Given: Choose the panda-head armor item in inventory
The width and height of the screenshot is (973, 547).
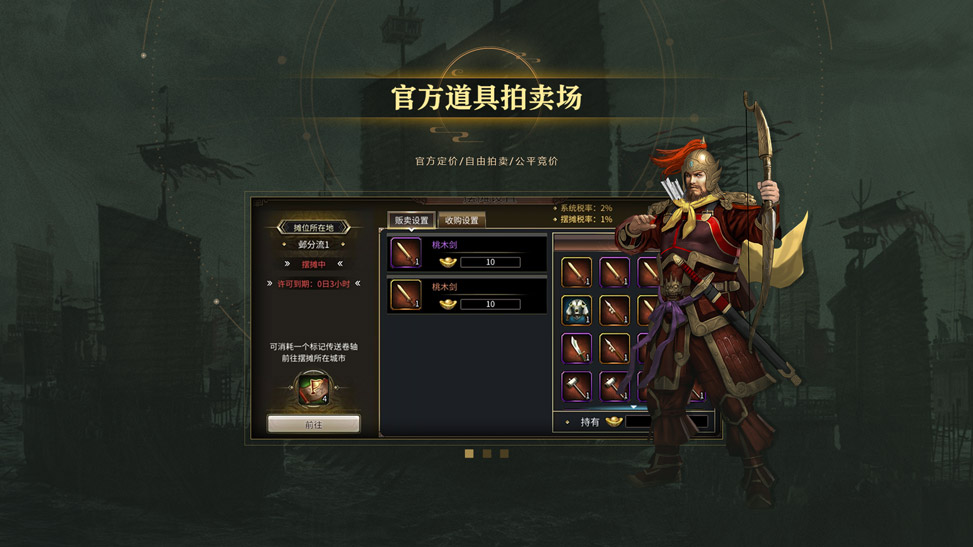Looking at the screenshot, I should coord(576,310).
